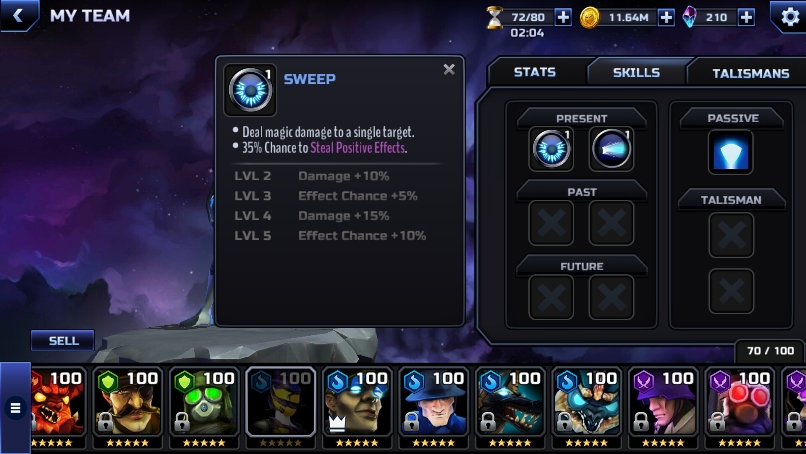This screenshot has height=454, width=806.
Task: Open the hero list filter menu
Action: point(15,407)
